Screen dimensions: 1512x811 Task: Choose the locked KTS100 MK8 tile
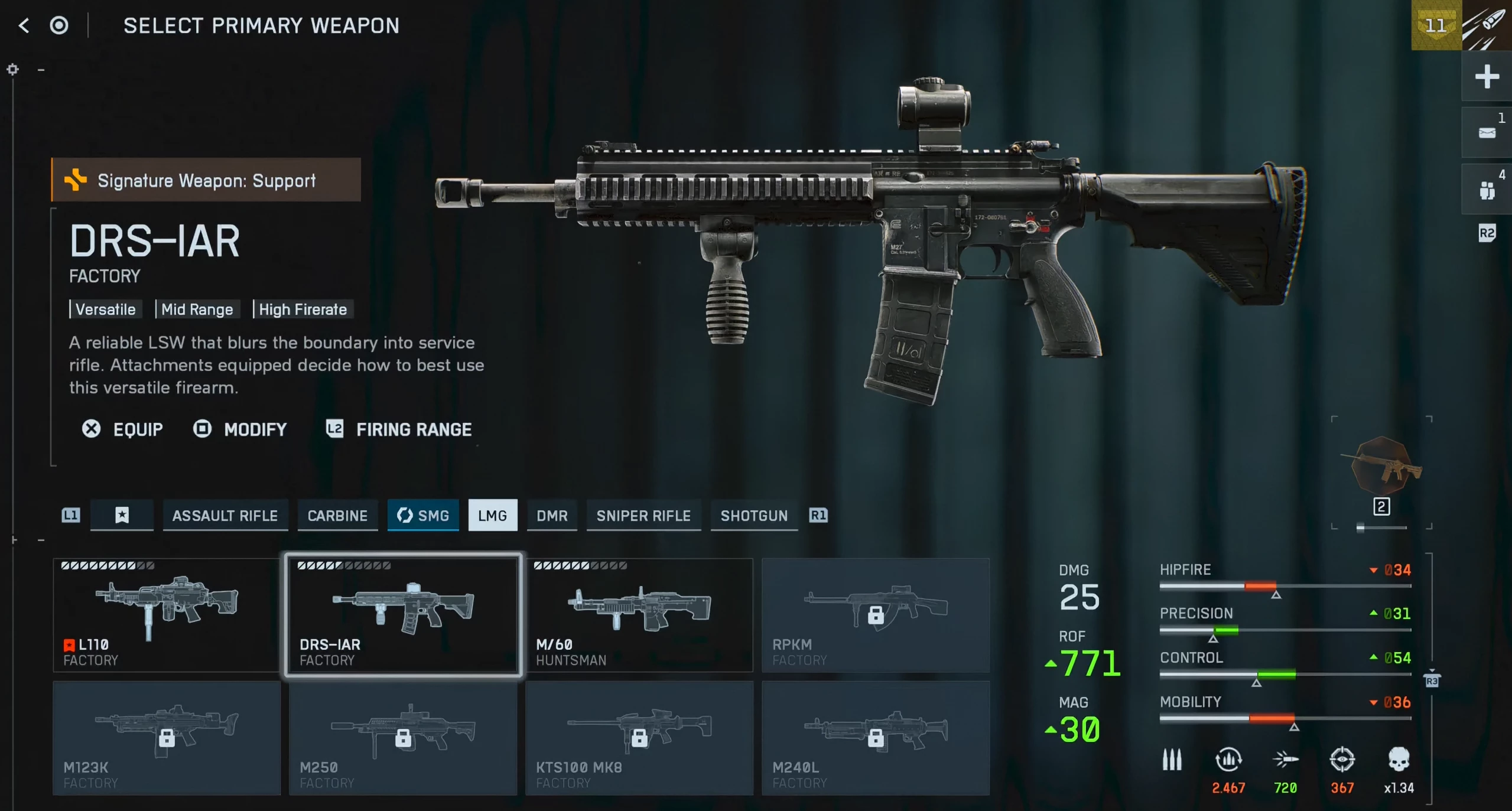639,738
